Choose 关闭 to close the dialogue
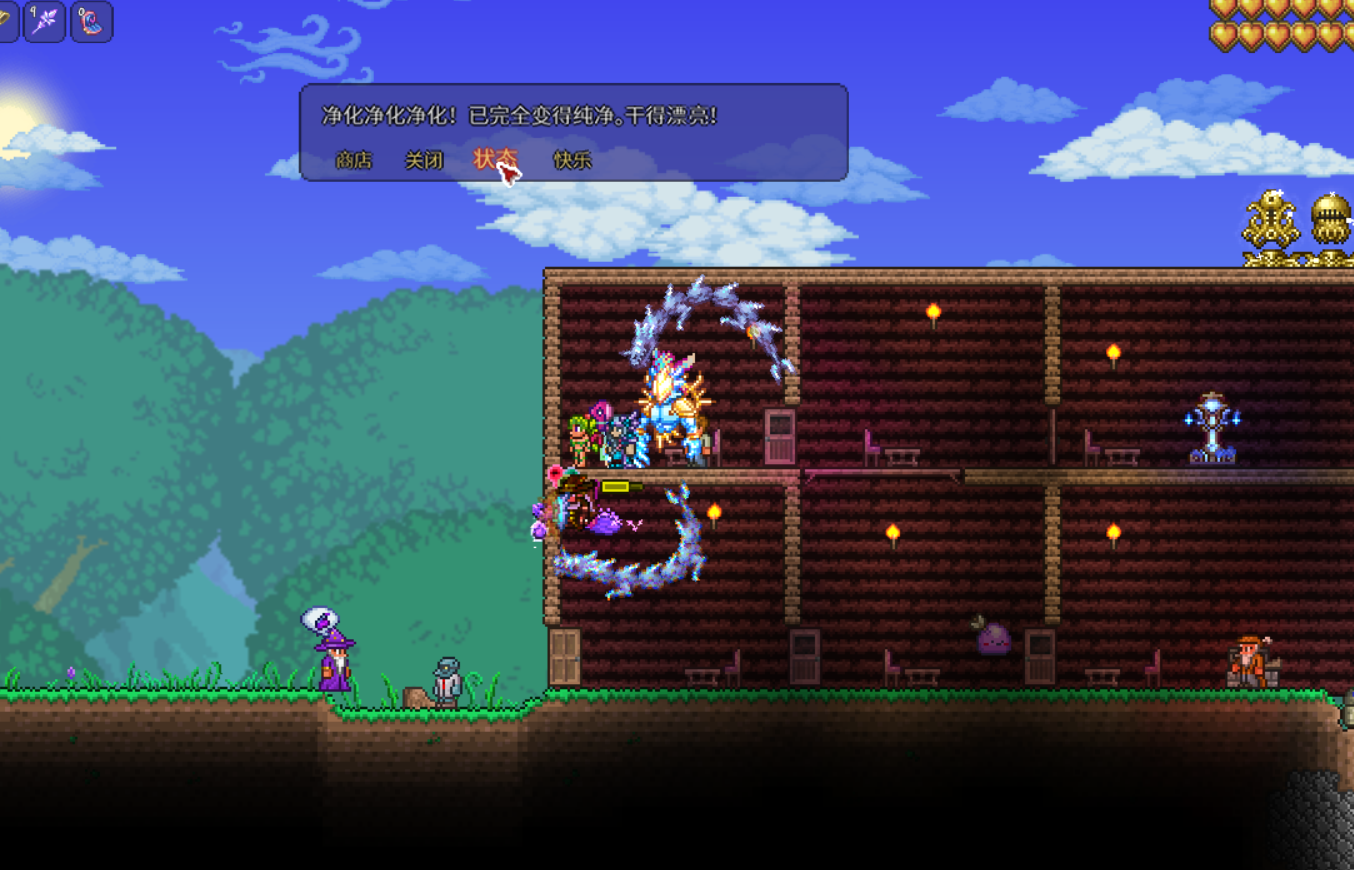 pyautogui.click(x=423, y=160)
